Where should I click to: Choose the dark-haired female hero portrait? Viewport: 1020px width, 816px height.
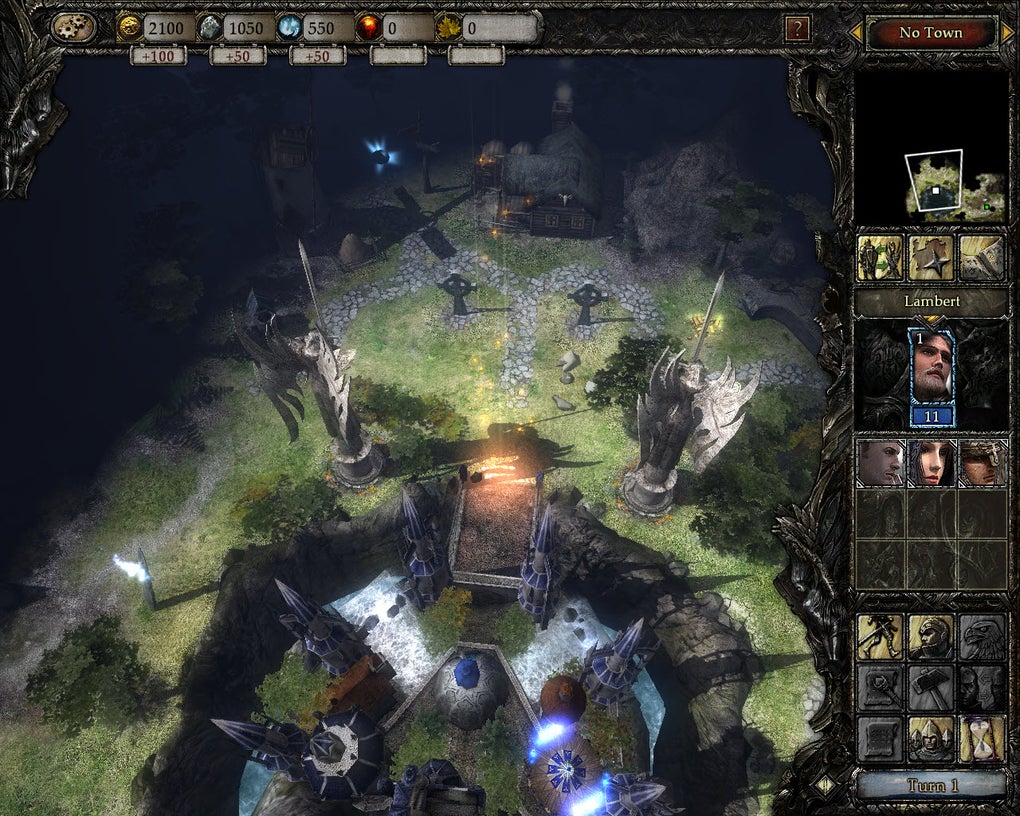pyautogui.click(x=931, y=463)
